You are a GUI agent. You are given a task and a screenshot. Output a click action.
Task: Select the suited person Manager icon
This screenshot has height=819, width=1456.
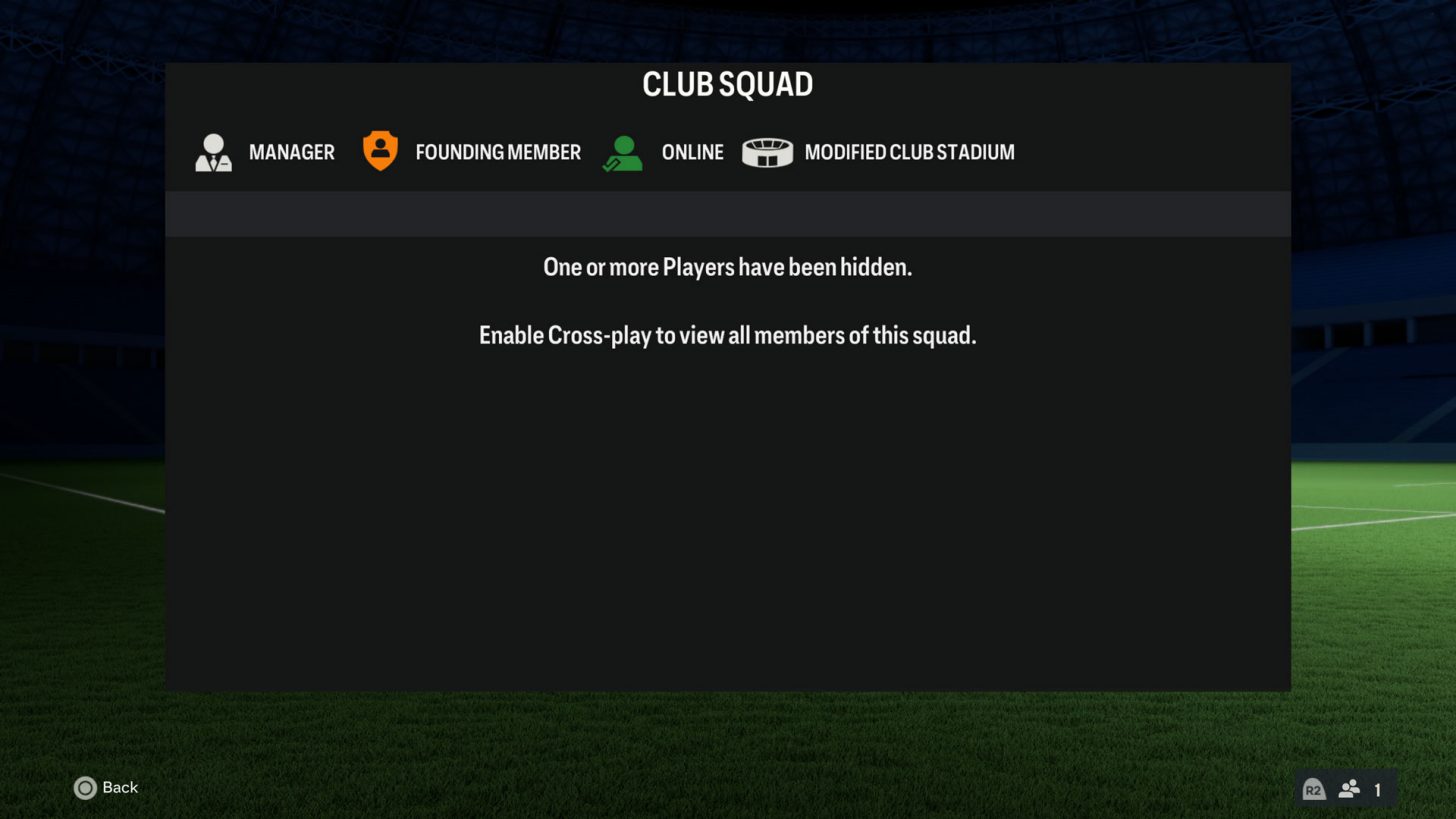click(213, 151)
